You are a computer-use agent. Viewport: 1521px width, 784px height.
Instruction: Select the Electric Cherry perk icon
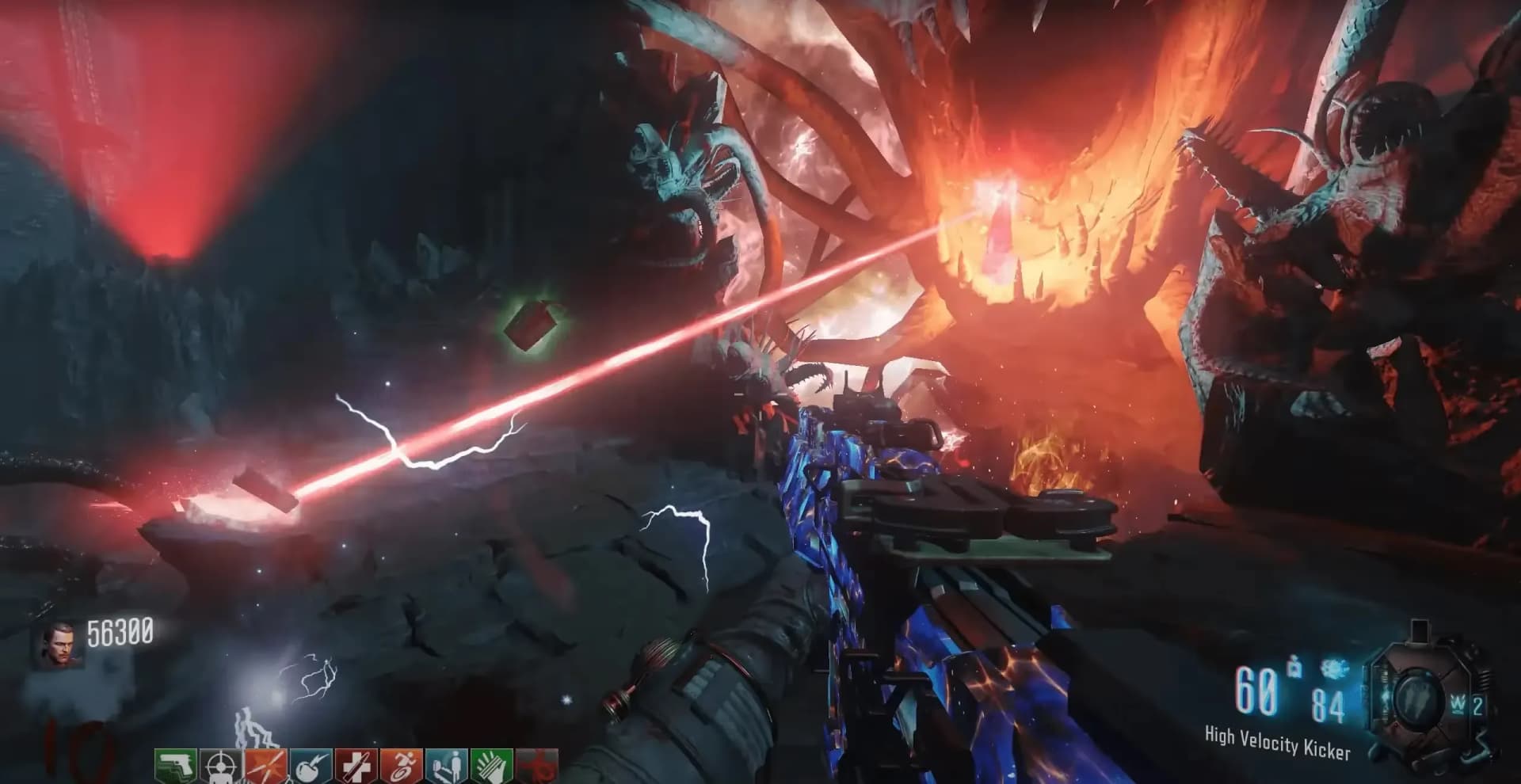point(310,765)
